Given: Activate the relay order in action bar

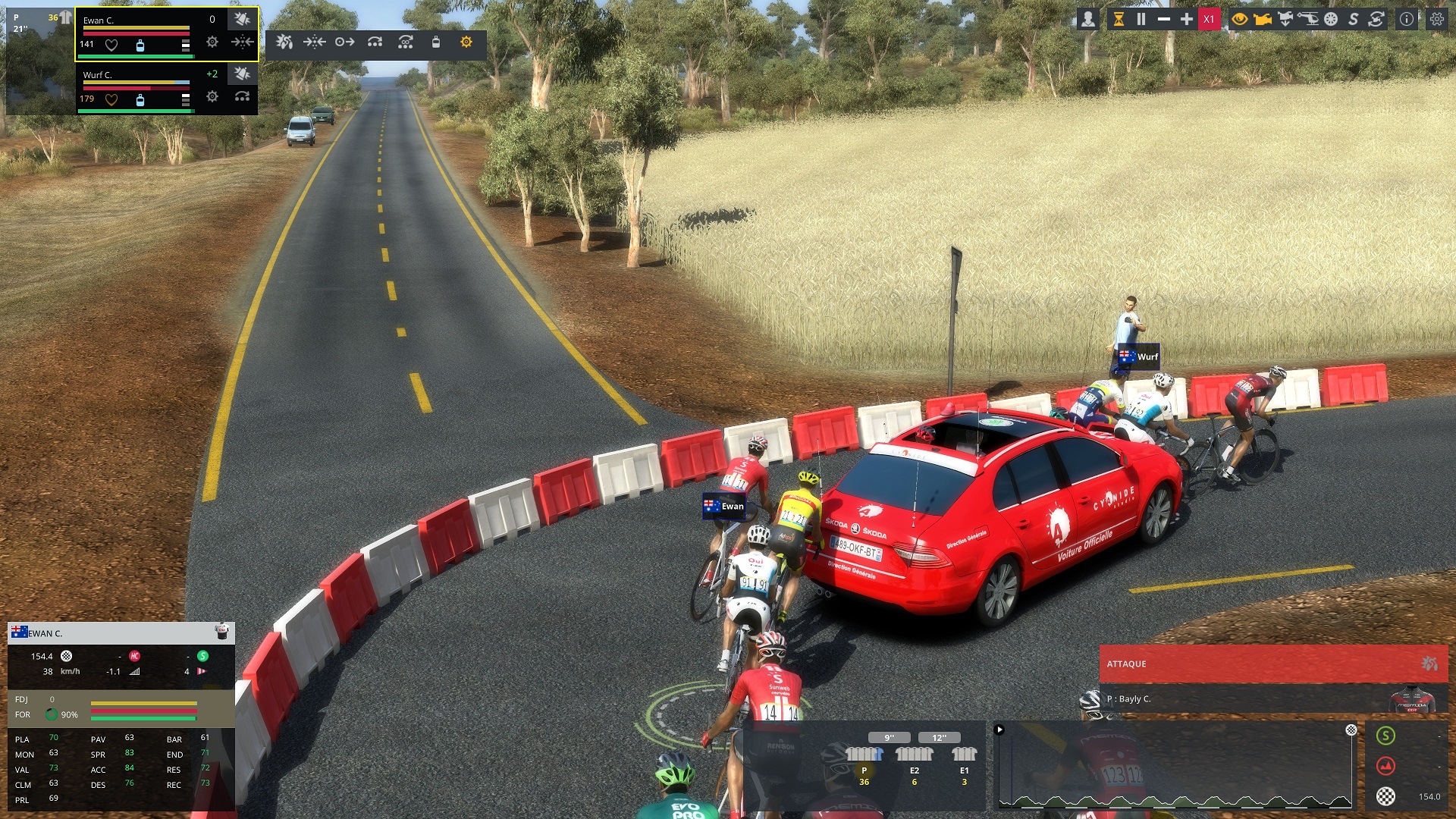Looking at the screenshot, I should (375, 42).
